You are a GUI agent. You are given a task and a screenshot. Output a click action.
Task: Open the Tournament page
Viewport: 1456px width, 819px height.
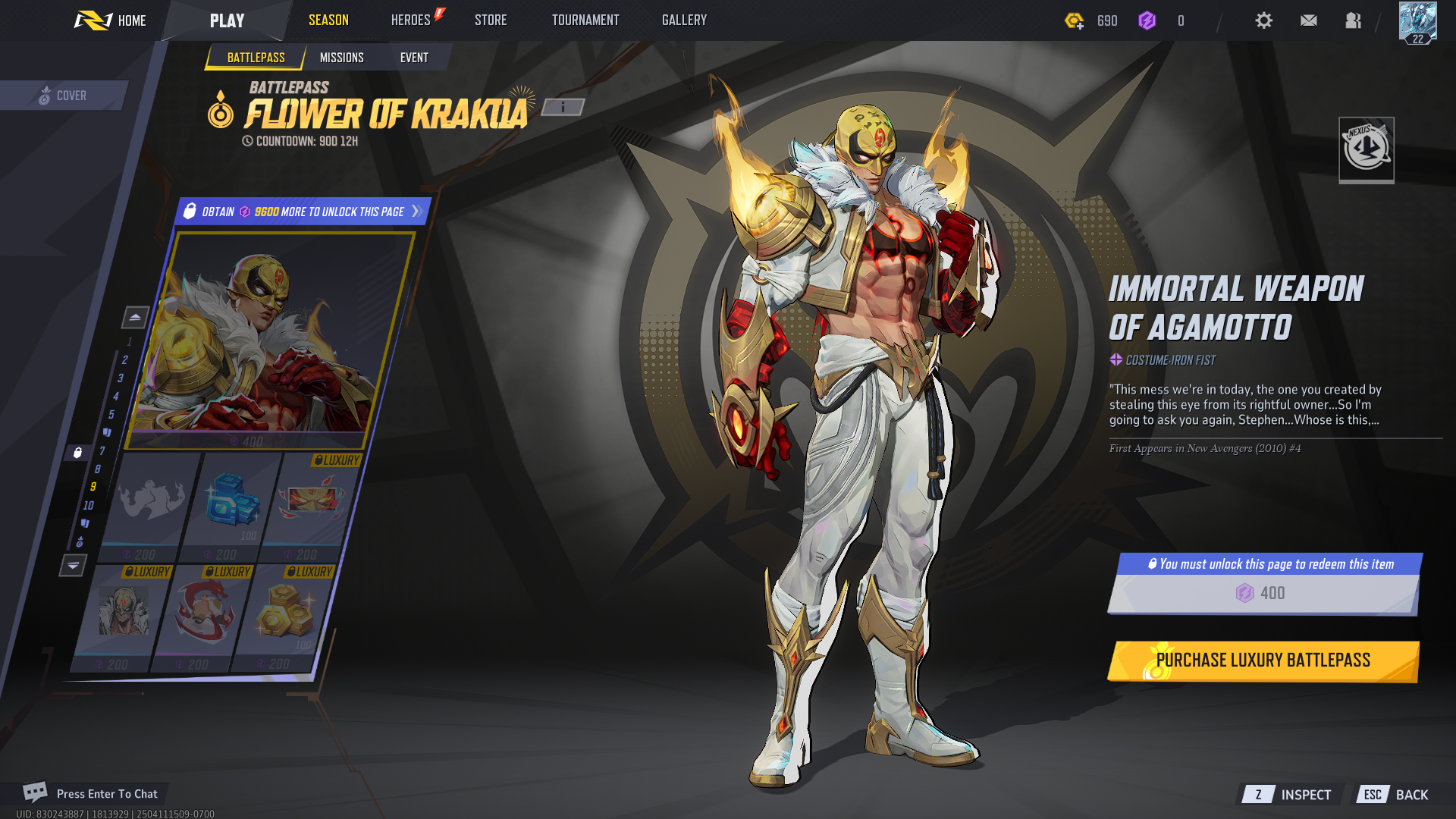[x=585, y=20]
